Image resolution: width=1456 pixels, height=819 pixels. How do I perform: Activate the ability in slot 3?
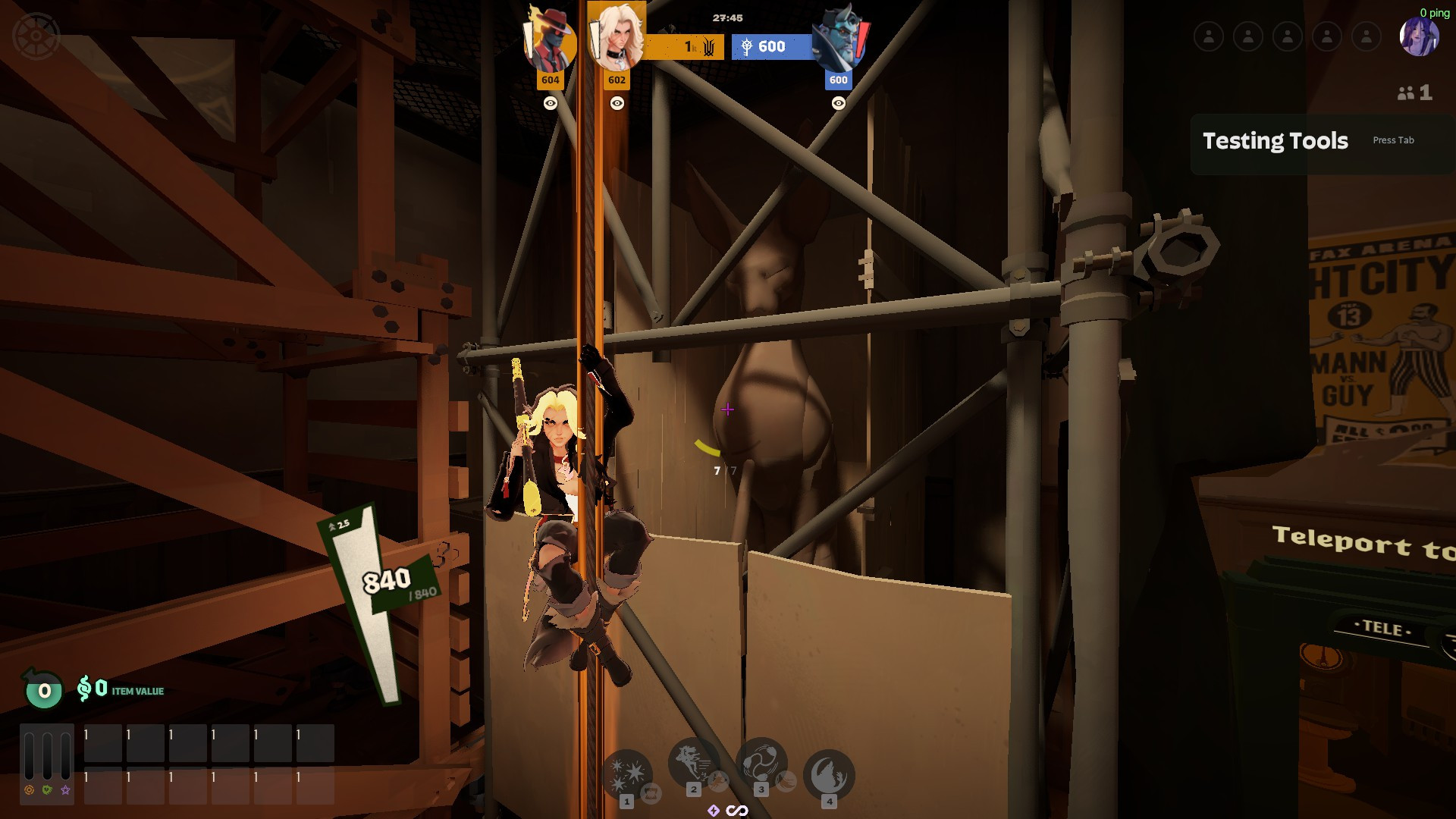click(761, 761)
